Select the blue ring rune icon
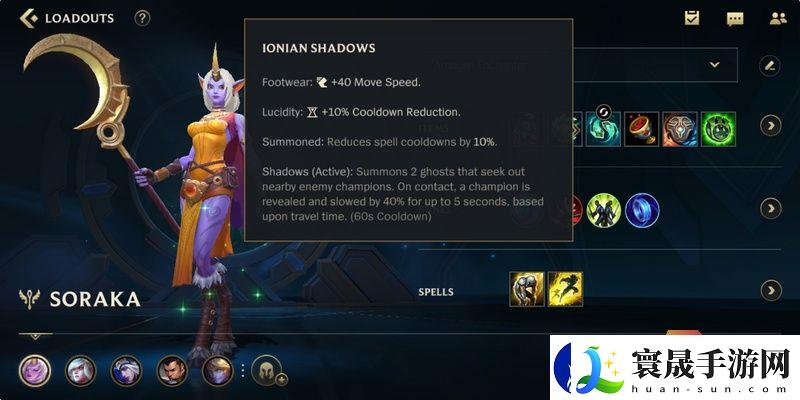Image resolution: width=800 pixels, height=400 pixels. pos(642,210)
